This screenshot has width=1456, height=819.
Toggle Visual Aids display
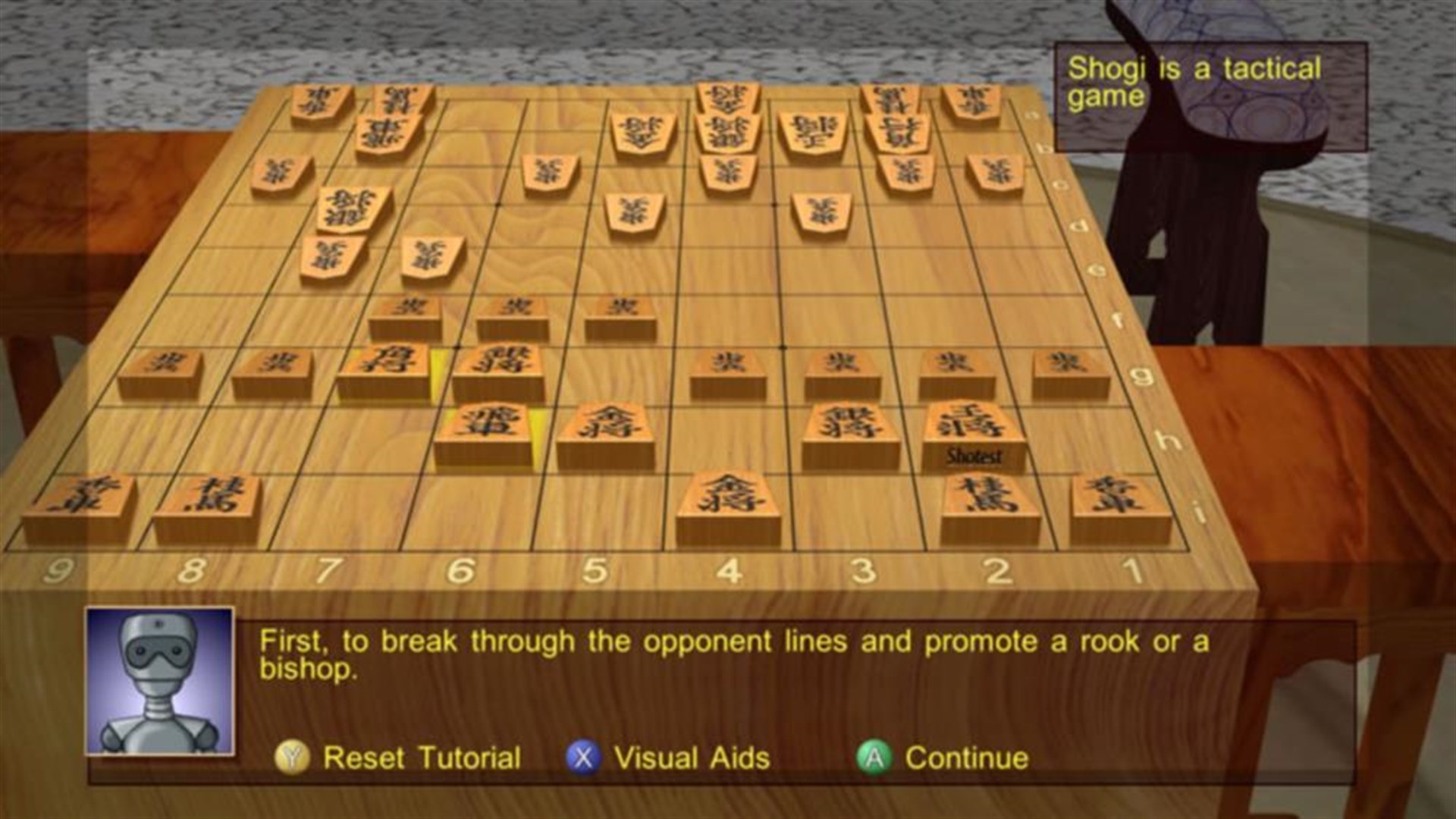point(690,757)
